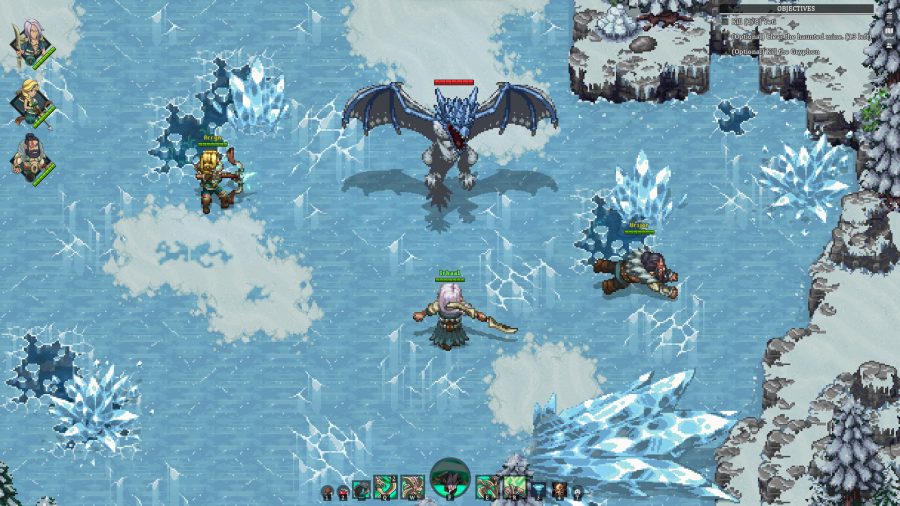Click the large circular hero portrait in hotbar
This screenshot has width=900, height=506.
(450, 481)
